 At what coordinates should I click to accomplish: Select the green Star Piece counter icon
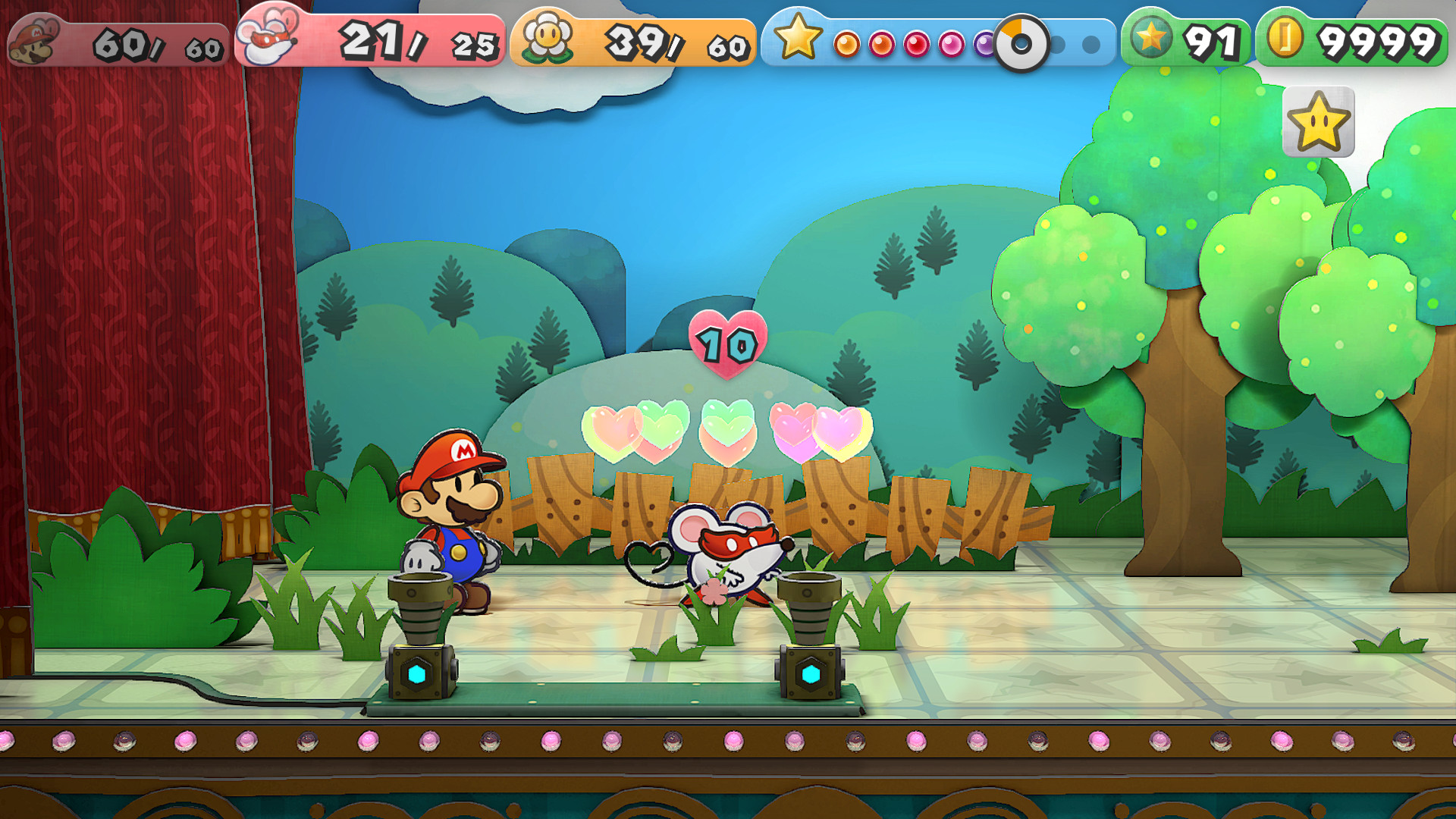tap(1153, 38)
